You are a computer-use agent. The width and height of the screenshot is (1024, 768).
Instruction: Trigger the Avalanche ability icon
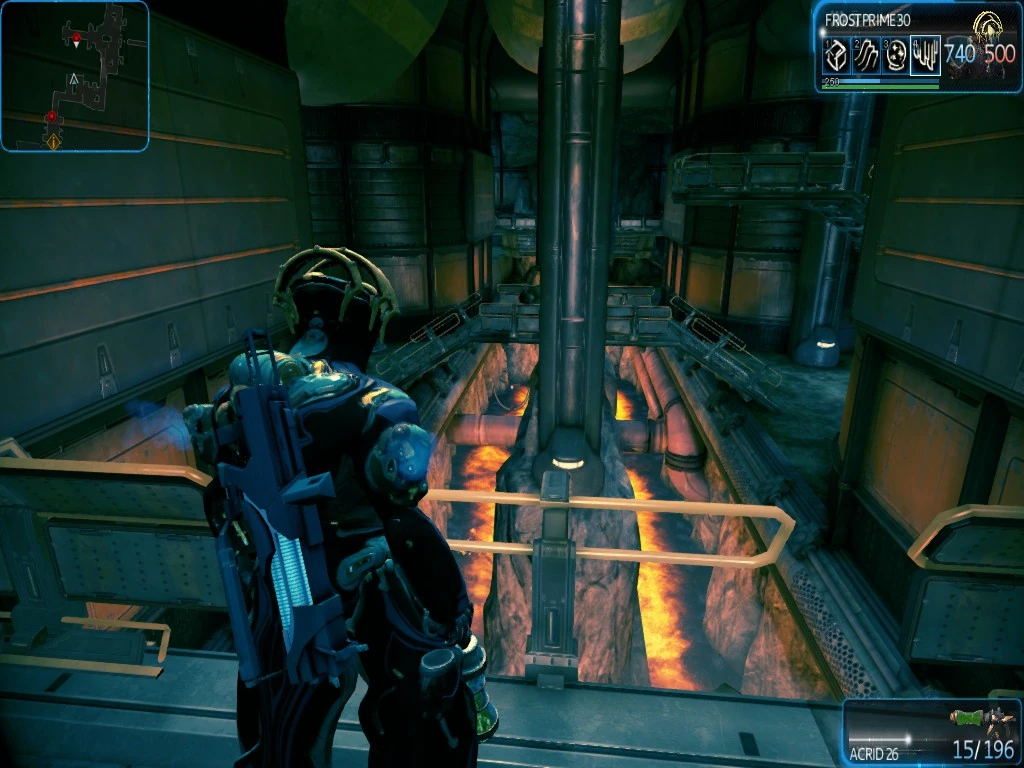[x=926, y=56]
